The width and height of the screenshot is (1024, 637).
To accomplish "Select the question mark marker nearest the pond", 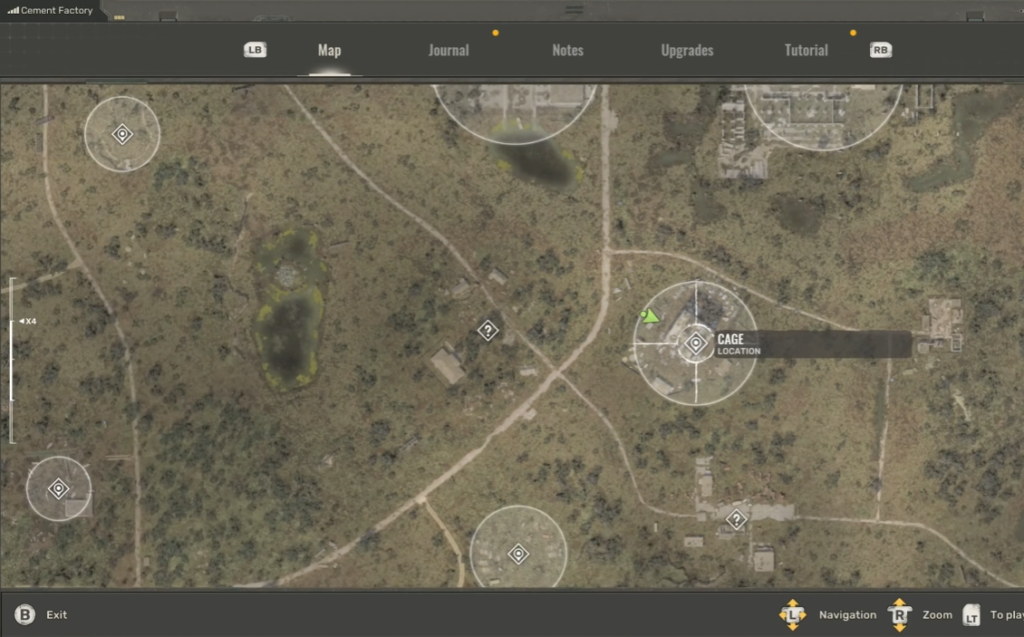I will 487,330.
